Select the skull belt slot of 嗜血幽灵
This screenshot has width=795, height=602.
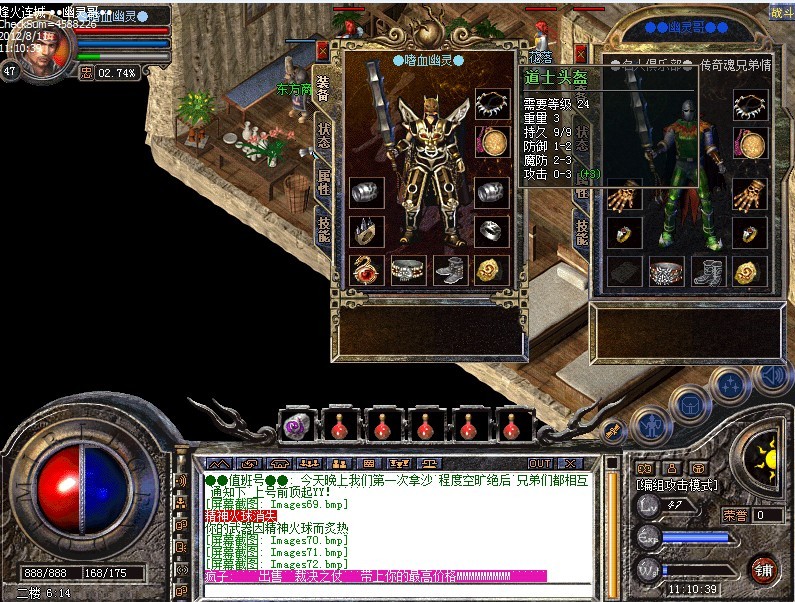pos(407,270)
